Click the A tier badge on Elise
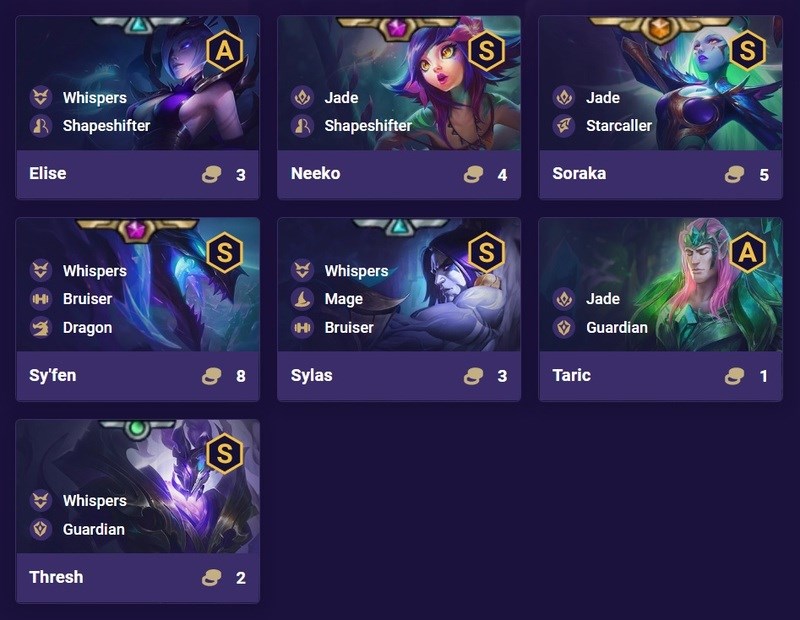The height and width of the screenshot is (620, 800). pos(224,49)
